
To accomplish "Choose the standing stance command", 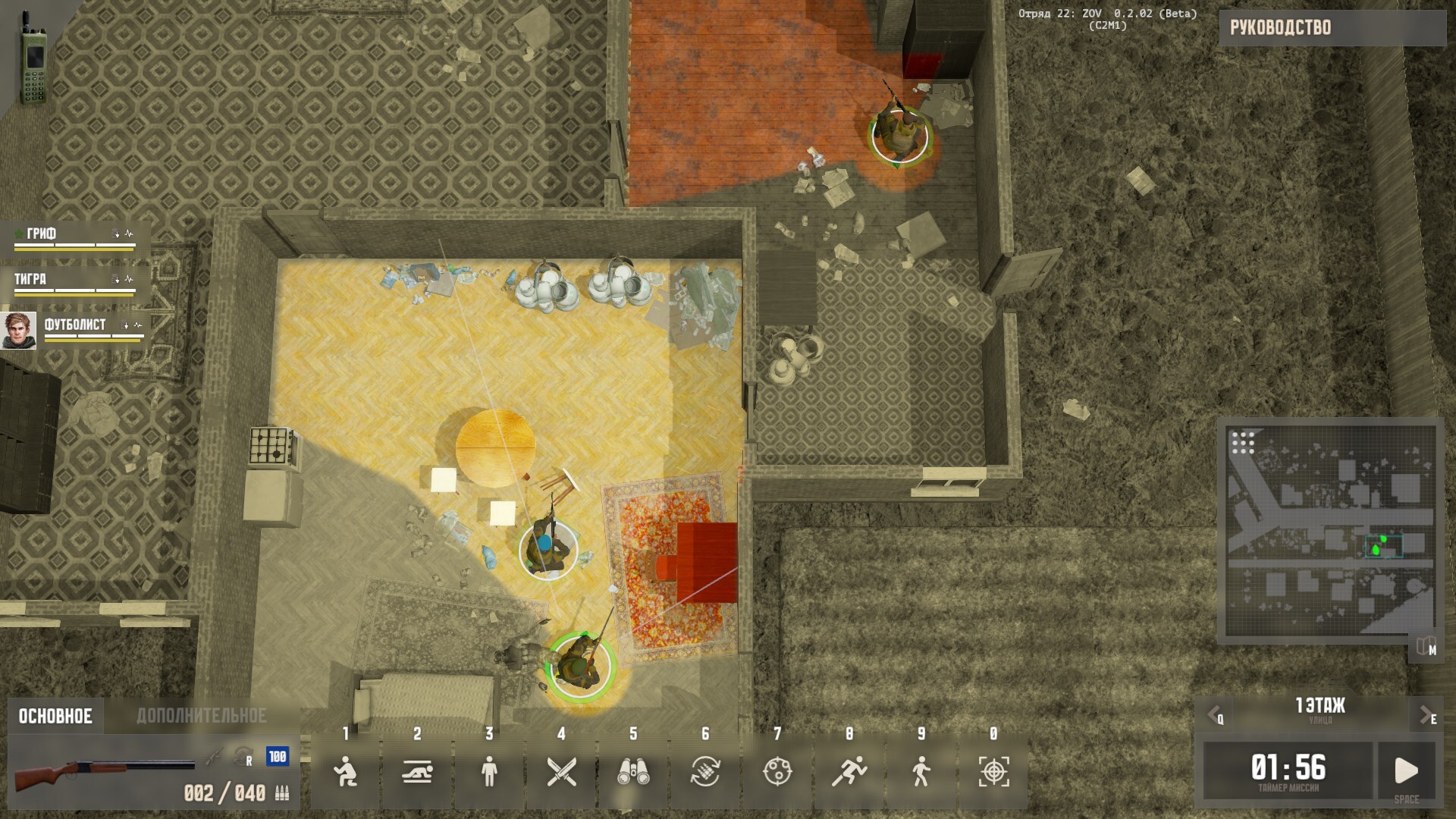I will click(489, 772).
